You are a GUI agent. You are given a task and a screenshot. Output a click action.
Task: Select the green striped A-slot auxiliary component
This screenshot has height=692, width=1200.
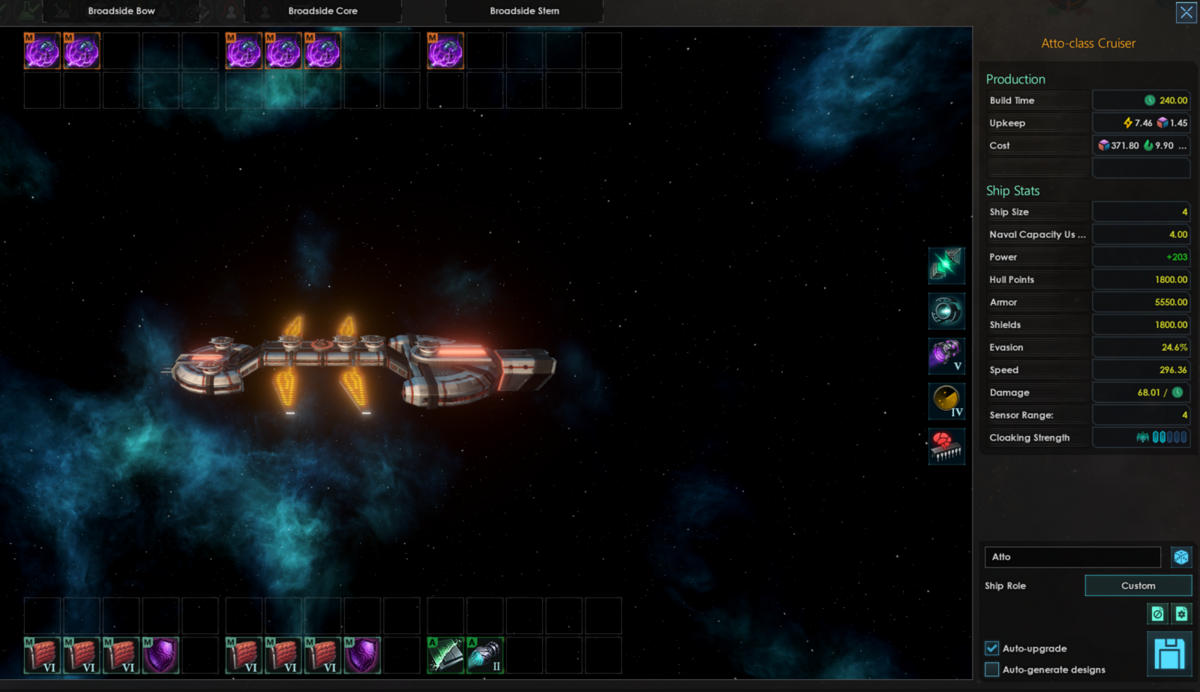point(445,655)
